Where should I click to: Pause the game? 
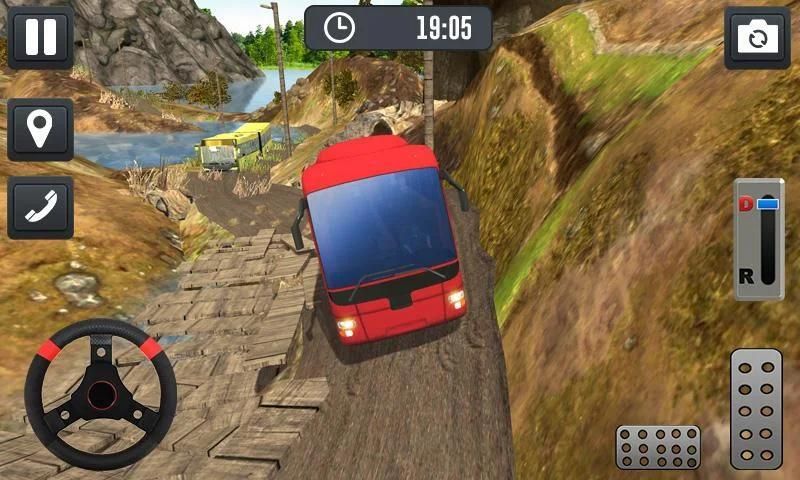pyautogui.click(x=40, y=37)
